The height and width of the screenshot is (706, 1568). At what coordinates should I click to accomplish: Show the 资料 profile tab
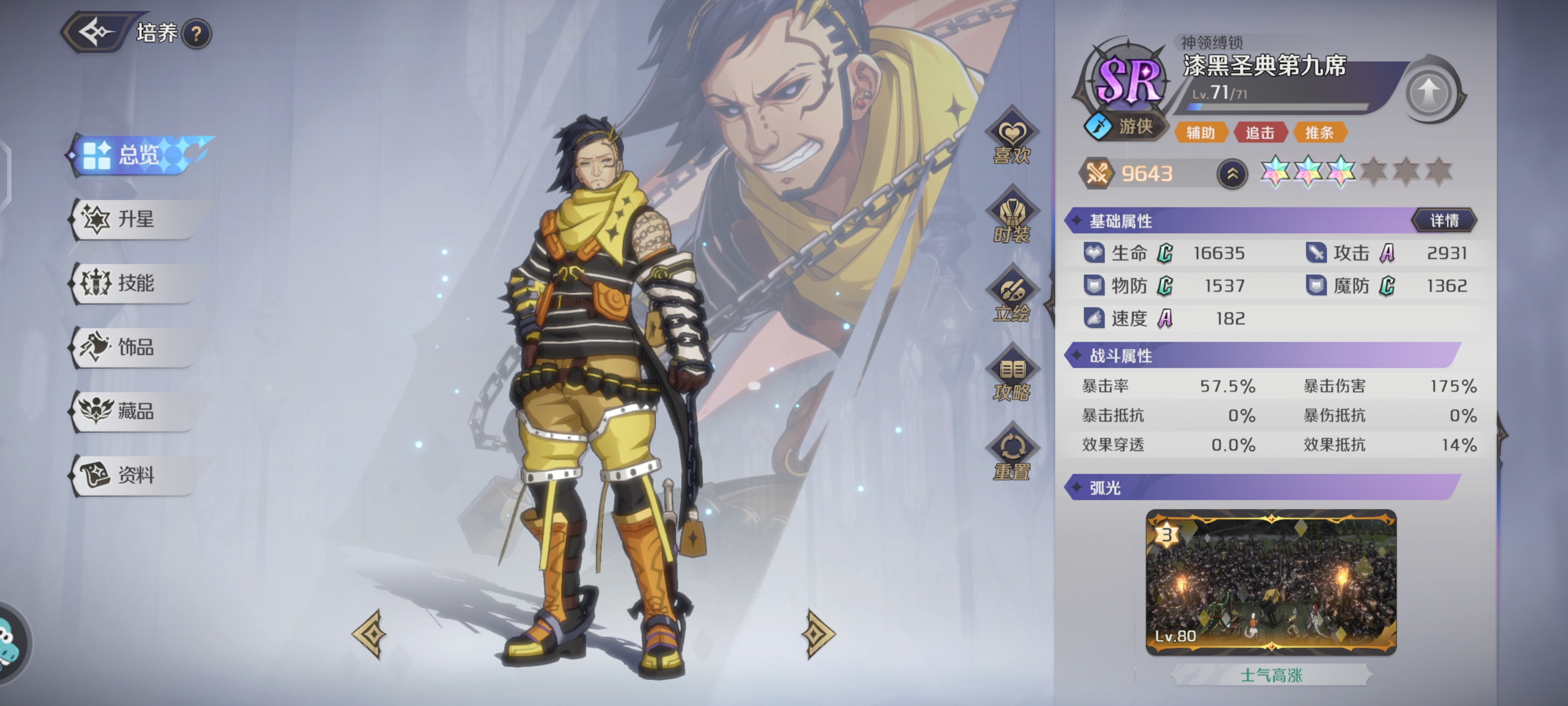point(136,475)
